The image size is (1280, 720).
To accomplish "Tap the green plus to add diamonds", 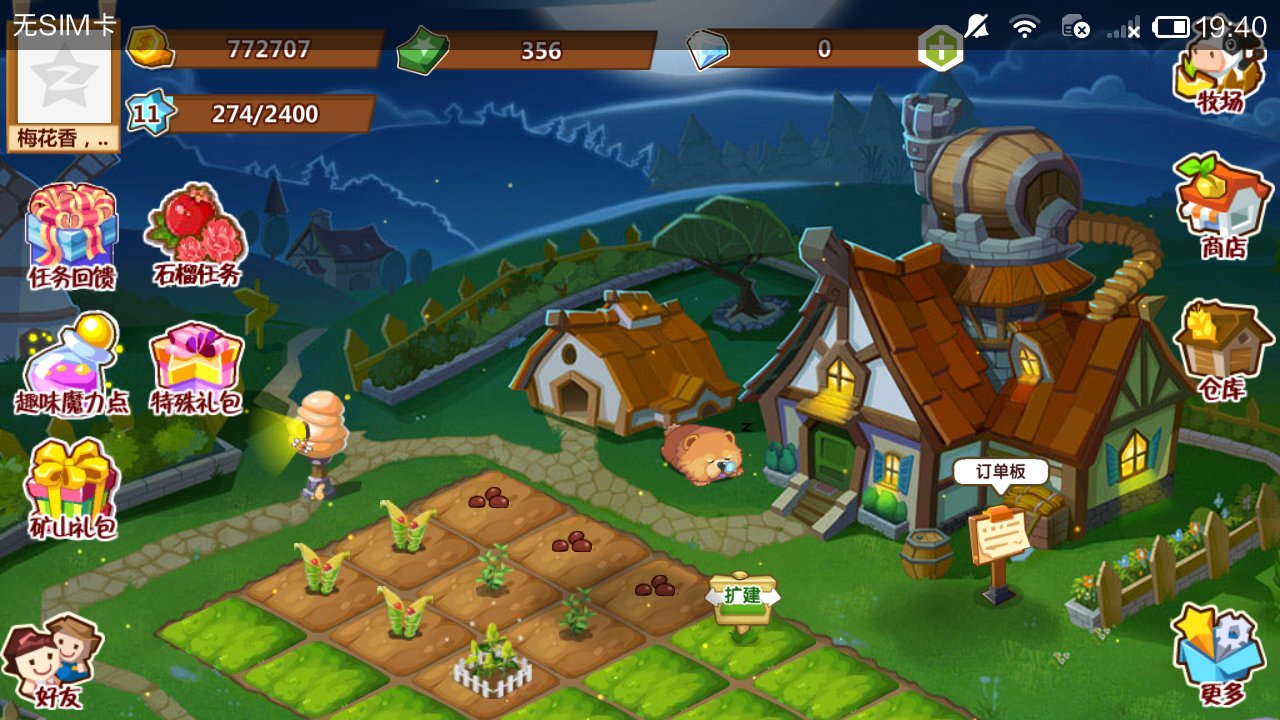I will pyautogui.click(x=941, y=48).
